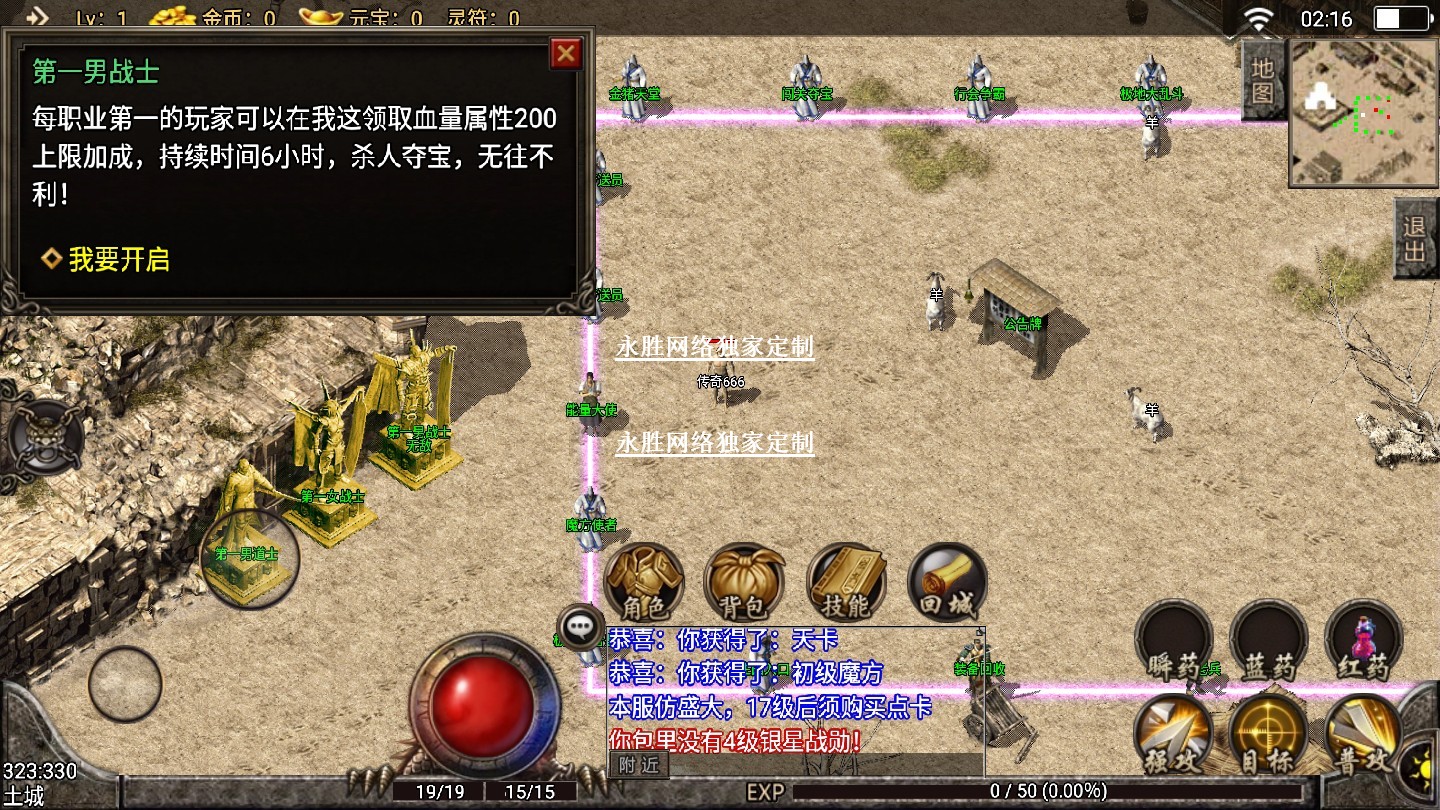Select the 瞬药 instant potion slot
The image size is (1440, 810).
coord(1173,640)
